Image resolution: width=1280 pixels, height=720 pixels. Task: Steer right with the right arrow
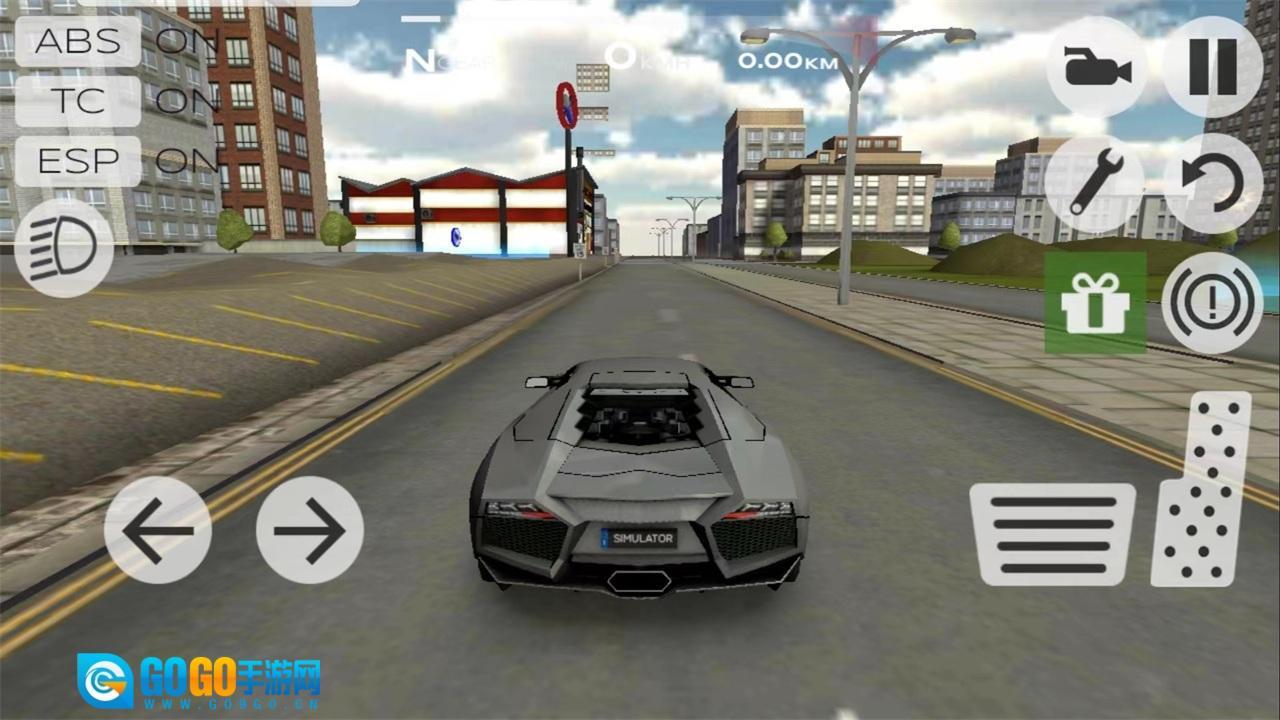click(x=309, y=530)
